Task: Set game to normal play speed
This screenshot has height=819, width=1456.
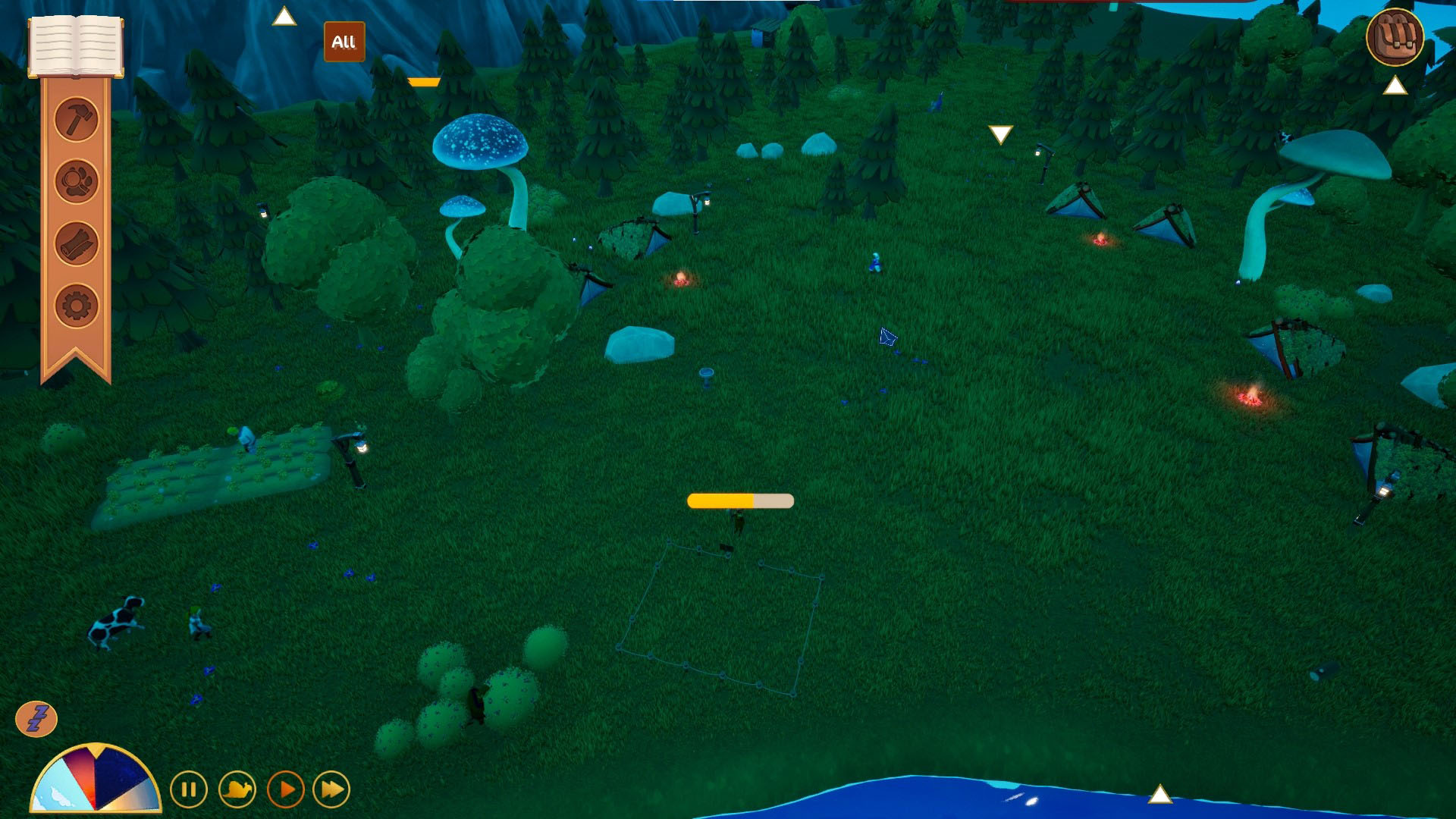Action: point(286,789)
